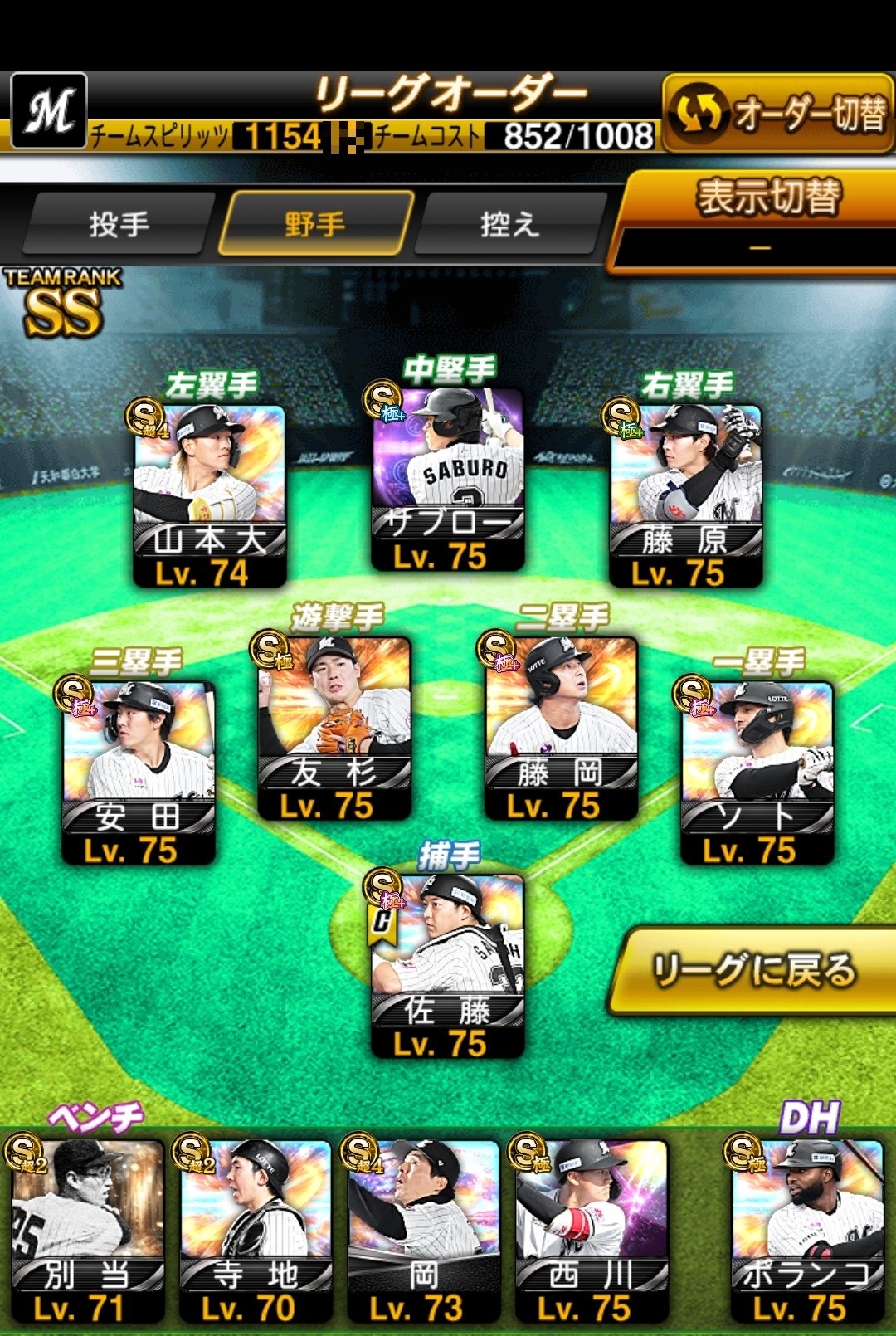The width and height of the screenshot is (896, 1336).
Task: Select bench player 岡 card
Action: click(423, 1231)
